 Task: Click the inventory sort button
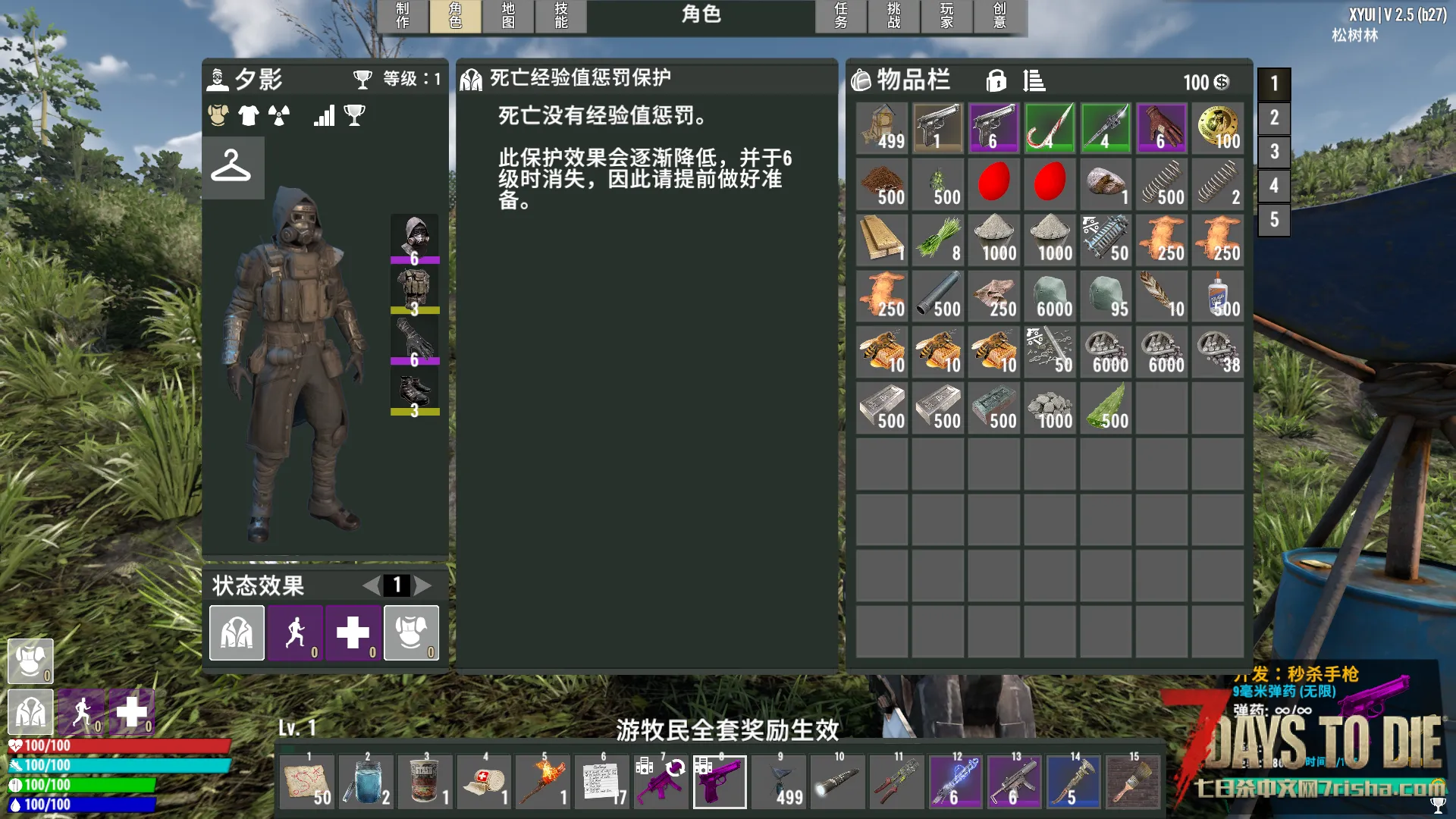(1034, 80)
